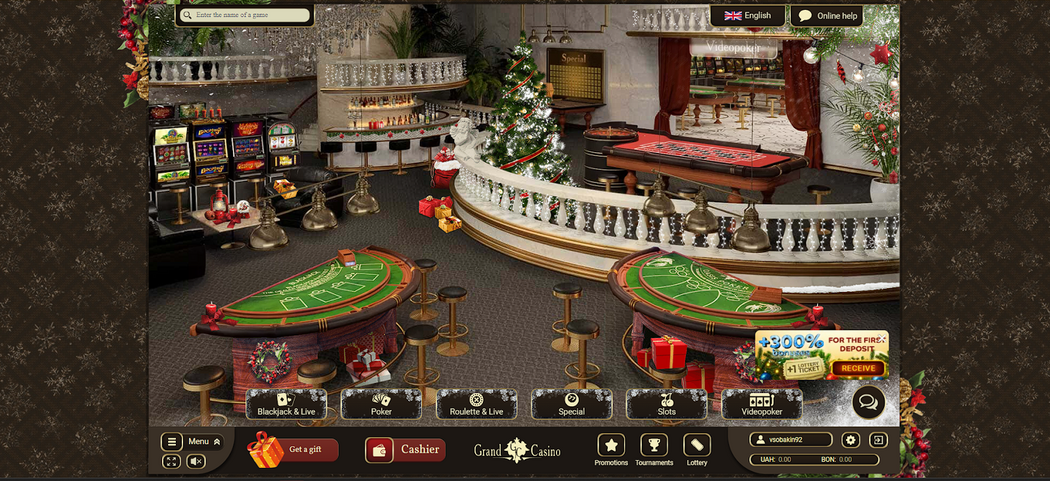
Task: Open the Special games category
Action: [571, 404]
